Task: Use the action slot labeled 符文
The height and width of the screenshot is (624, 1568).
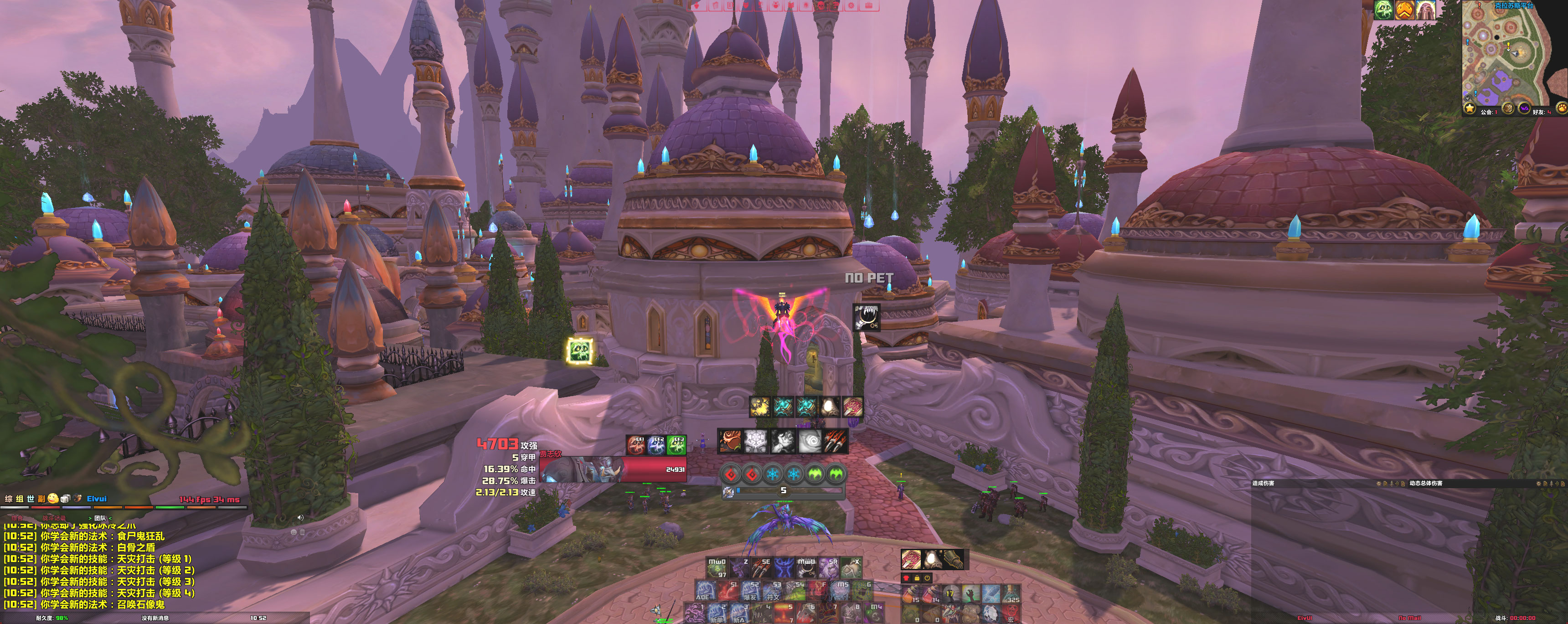Action: pyautogui.click(x=773, y=591)
